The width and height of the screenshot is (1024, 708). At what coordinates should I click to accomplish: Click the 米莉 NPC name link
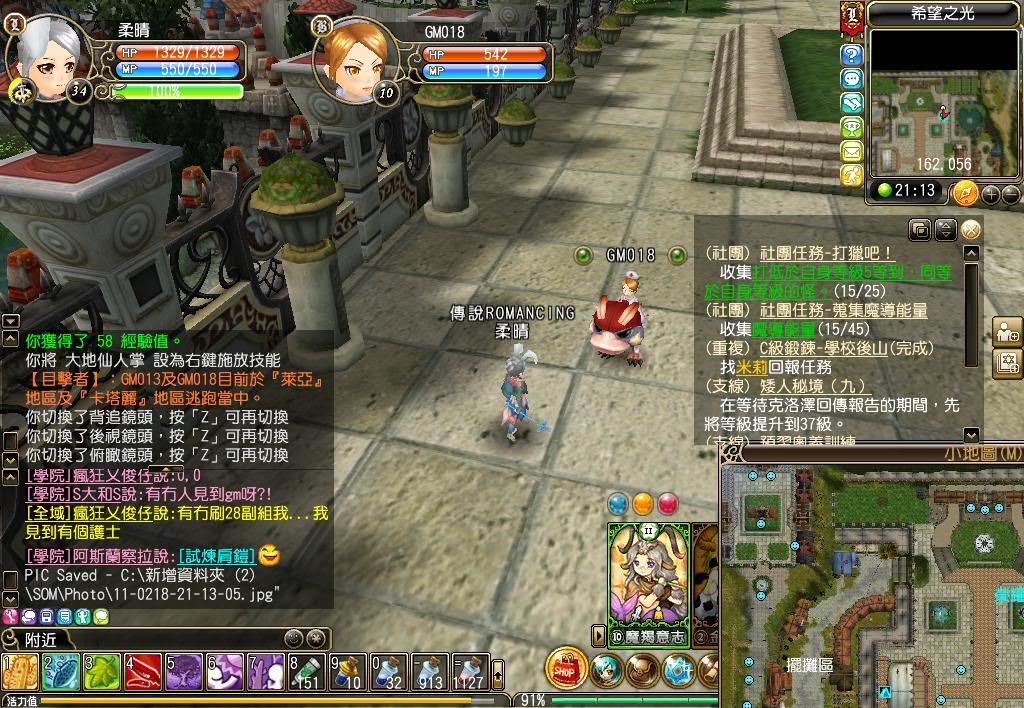click(x=752, y=367)
